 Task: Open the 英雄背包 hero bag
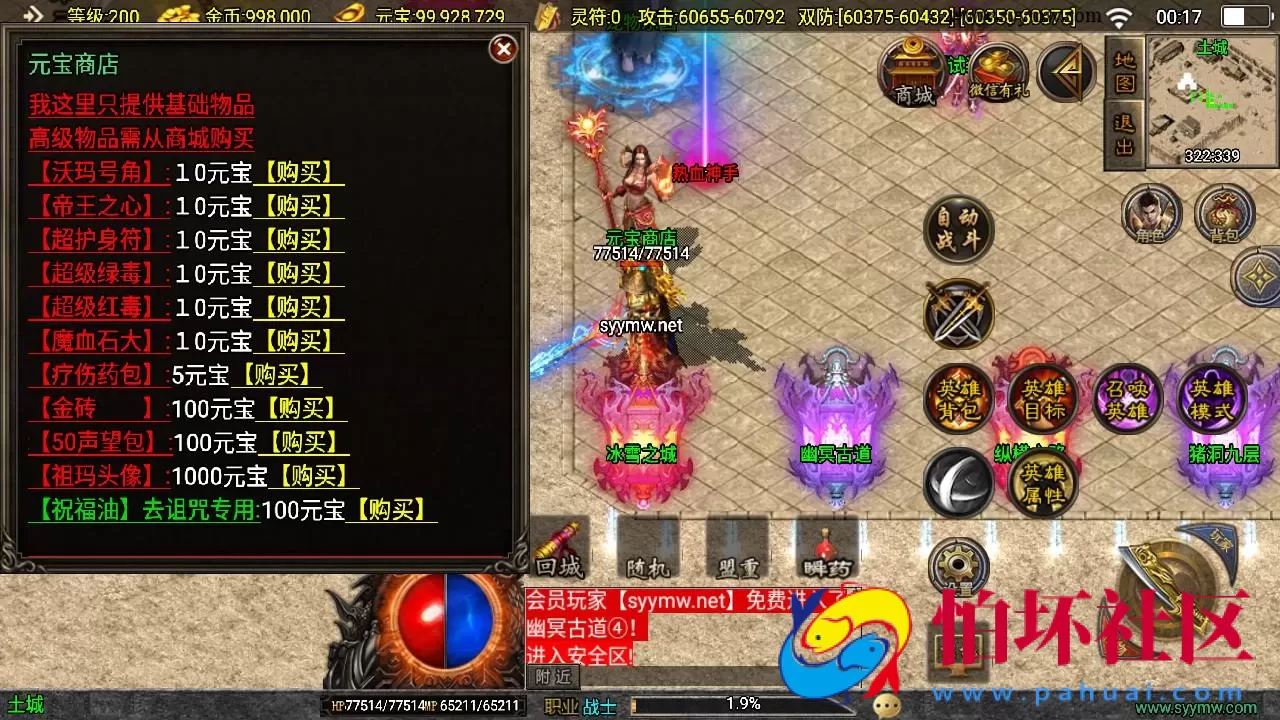click(x=957, y=395)
